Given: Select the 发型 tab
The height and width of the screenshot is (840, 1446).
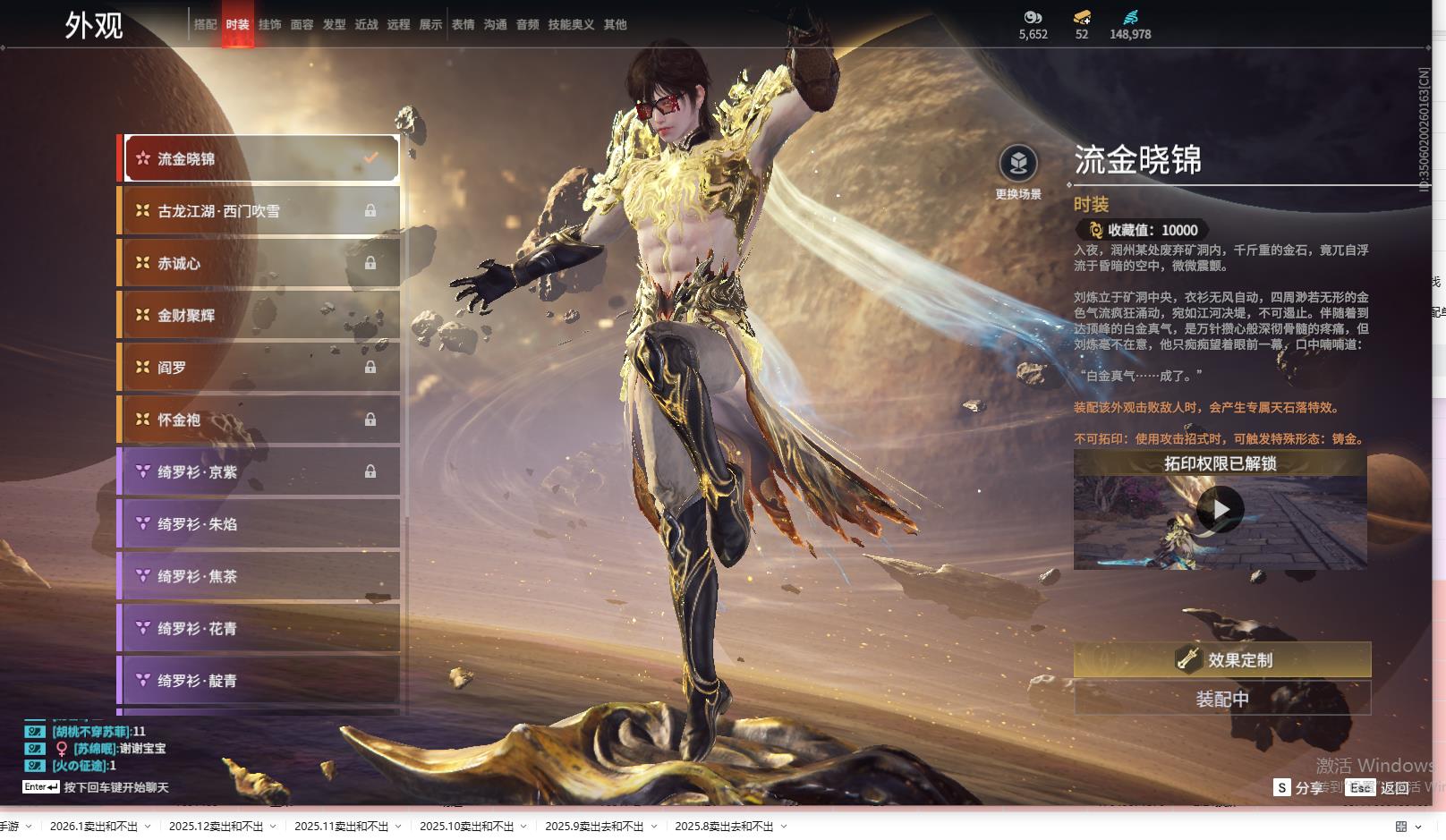Looking at the screenshot, I should 334,25.
